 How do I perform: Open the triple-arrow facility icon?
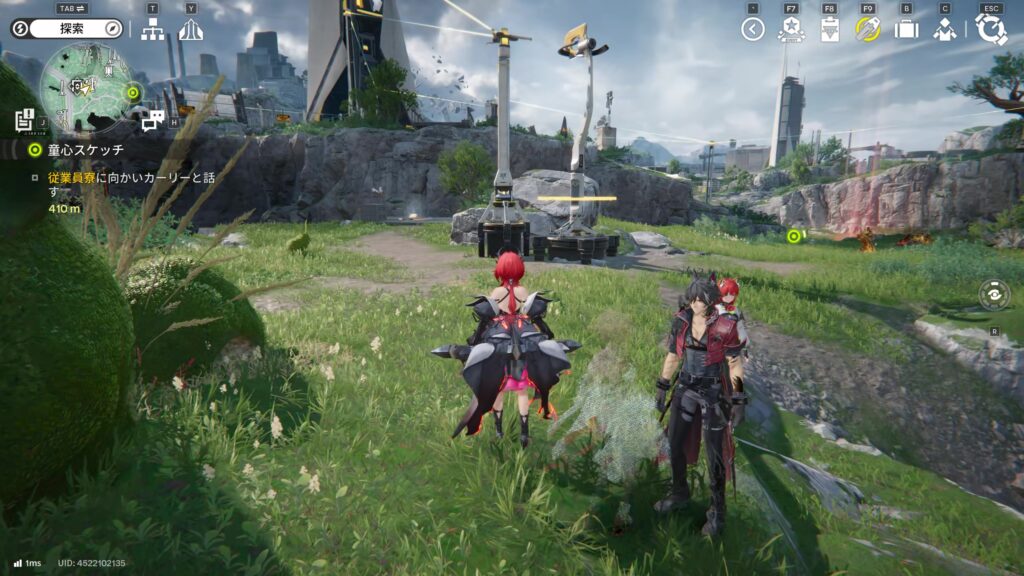coord(190,30)
